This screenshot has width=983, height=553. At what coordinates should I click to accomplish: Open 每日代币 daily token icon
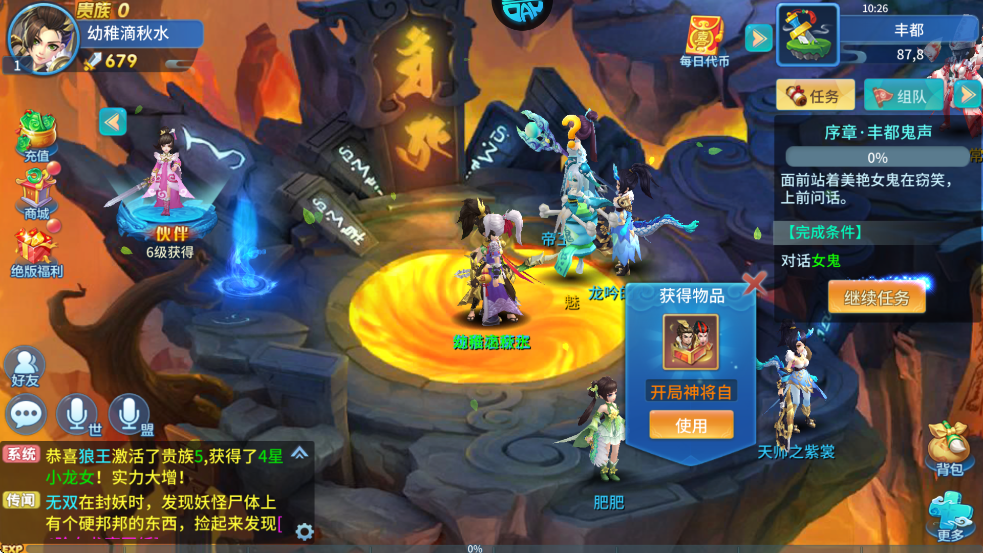click(705, 40)
